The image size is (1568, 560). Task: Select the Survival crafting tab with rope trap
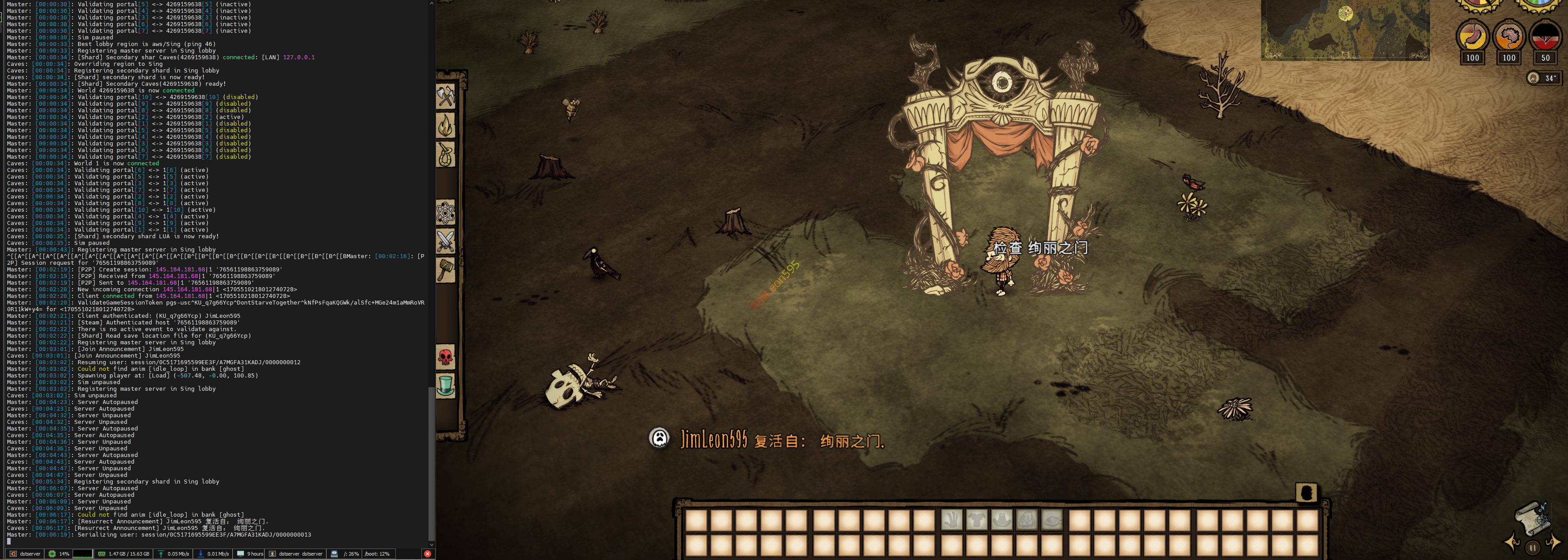click(x=446, y=155)
